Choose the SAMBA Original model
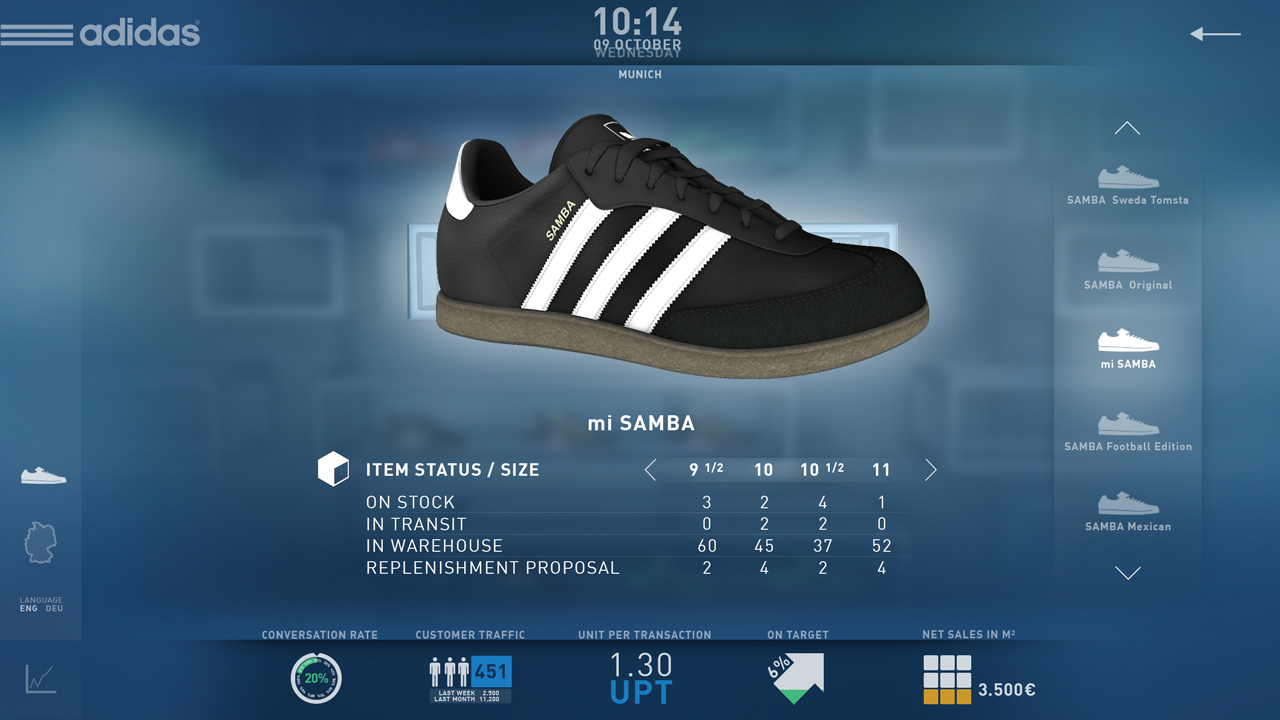 coord(1128,269)
